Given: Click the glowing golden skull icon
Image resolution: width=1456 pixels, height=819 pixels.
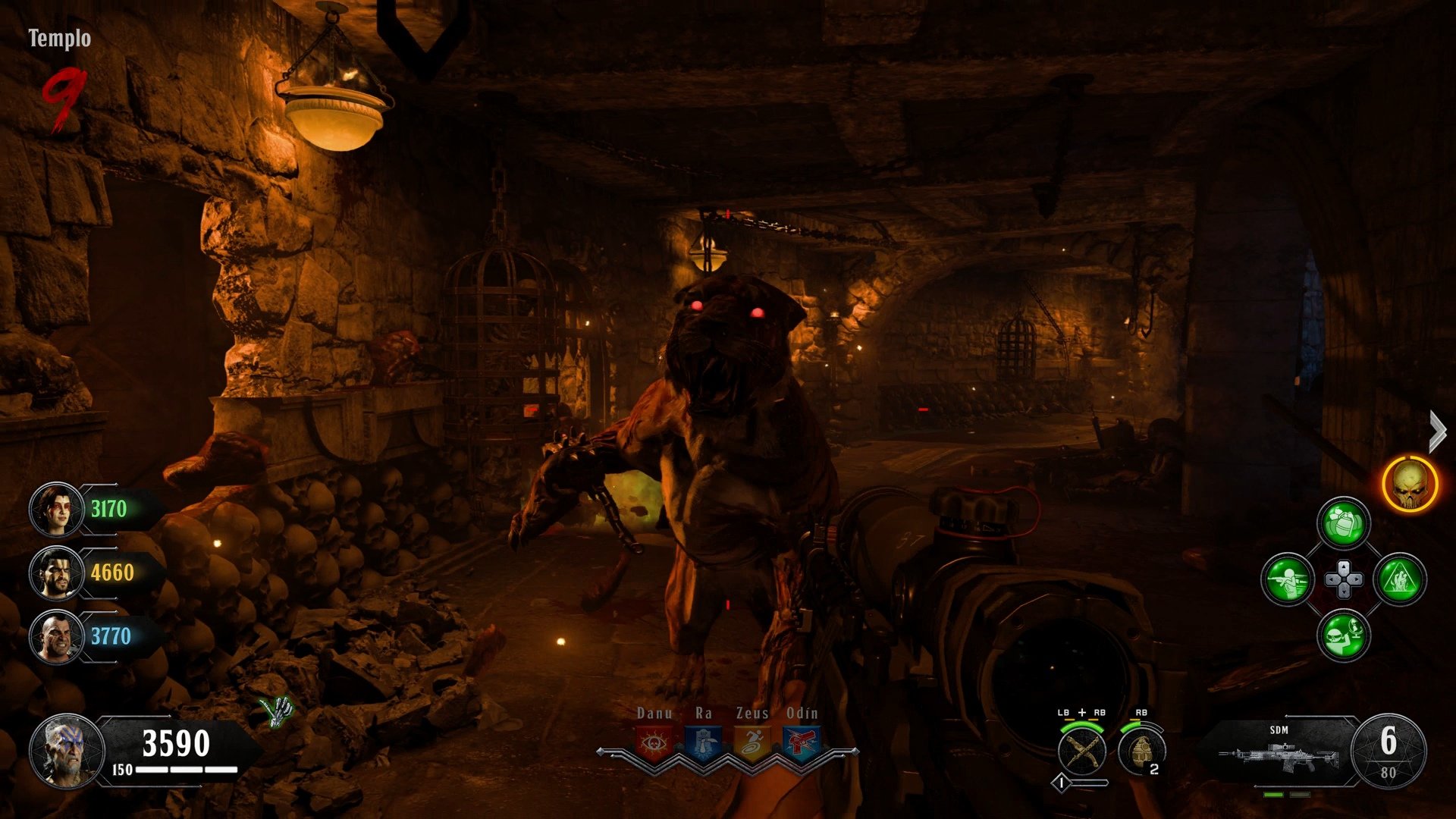Looking at the screenshot, I should (x=1410, y=484).
